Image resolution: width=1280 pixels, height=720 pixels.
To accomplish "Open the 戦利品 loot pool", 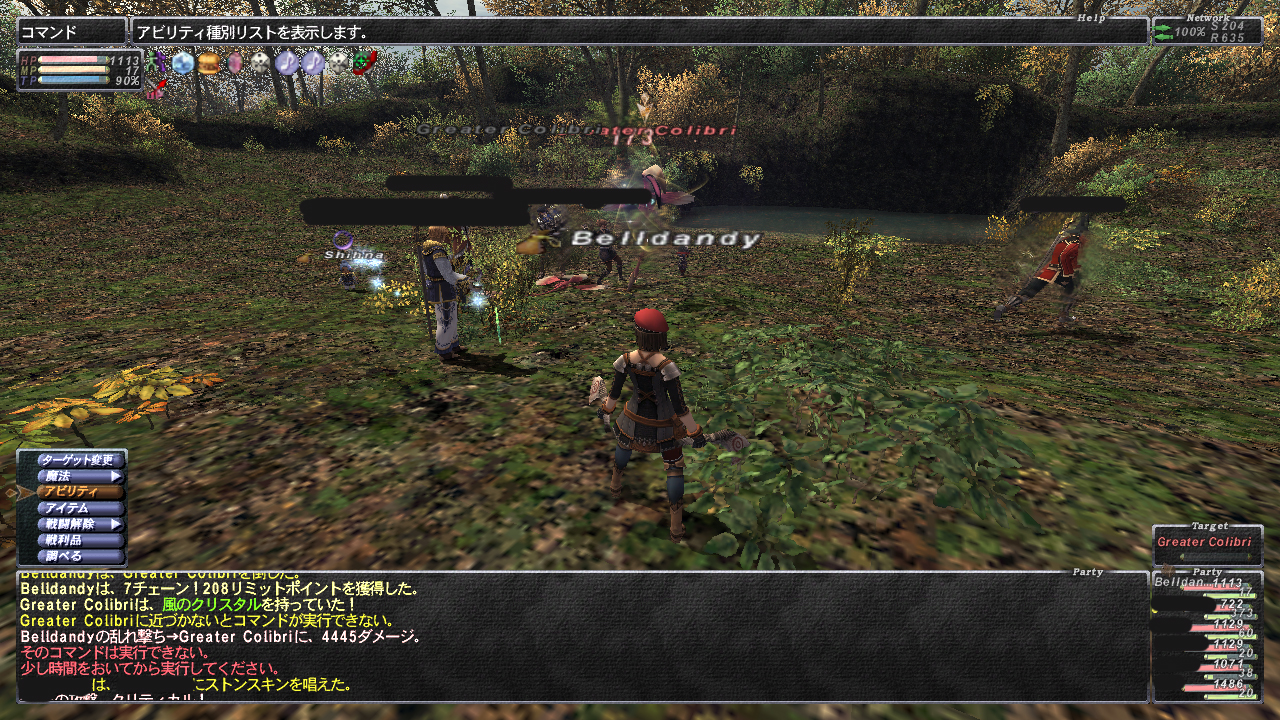I will pos(82,540).
